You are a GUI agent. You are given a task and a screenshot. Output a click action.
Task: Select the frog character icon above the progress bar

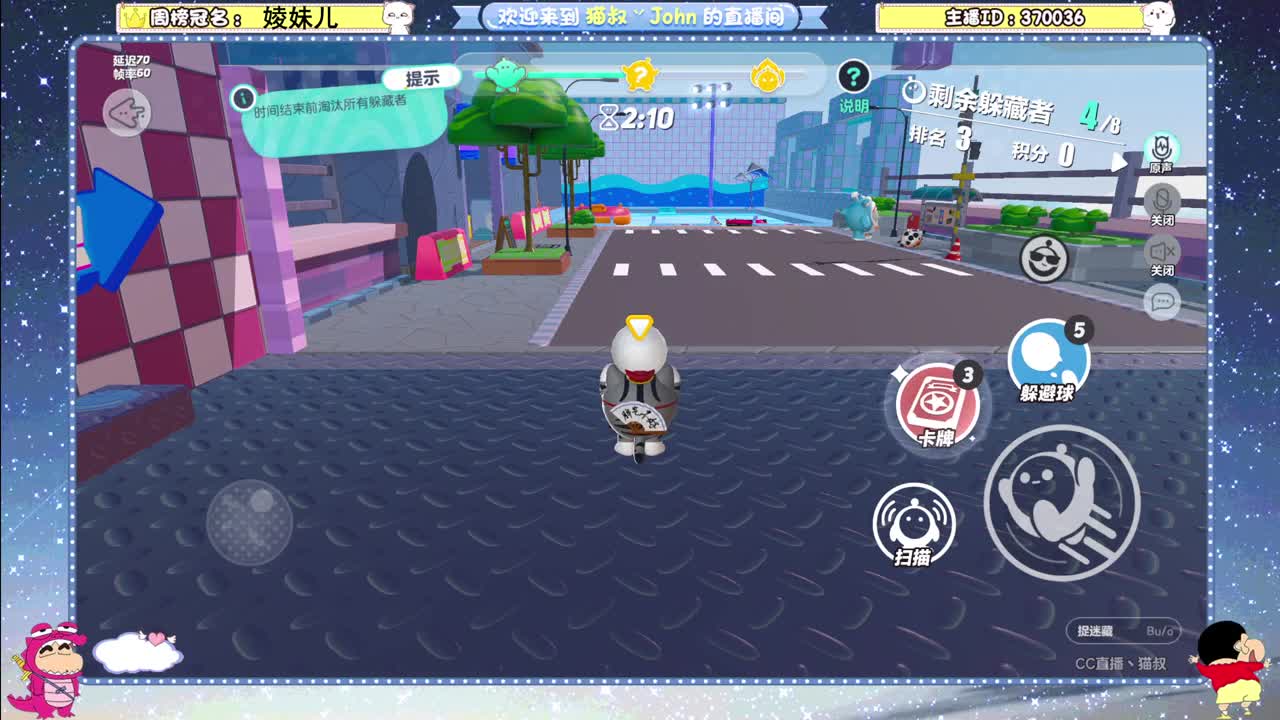pyautogui.click(x=508, y=74)
